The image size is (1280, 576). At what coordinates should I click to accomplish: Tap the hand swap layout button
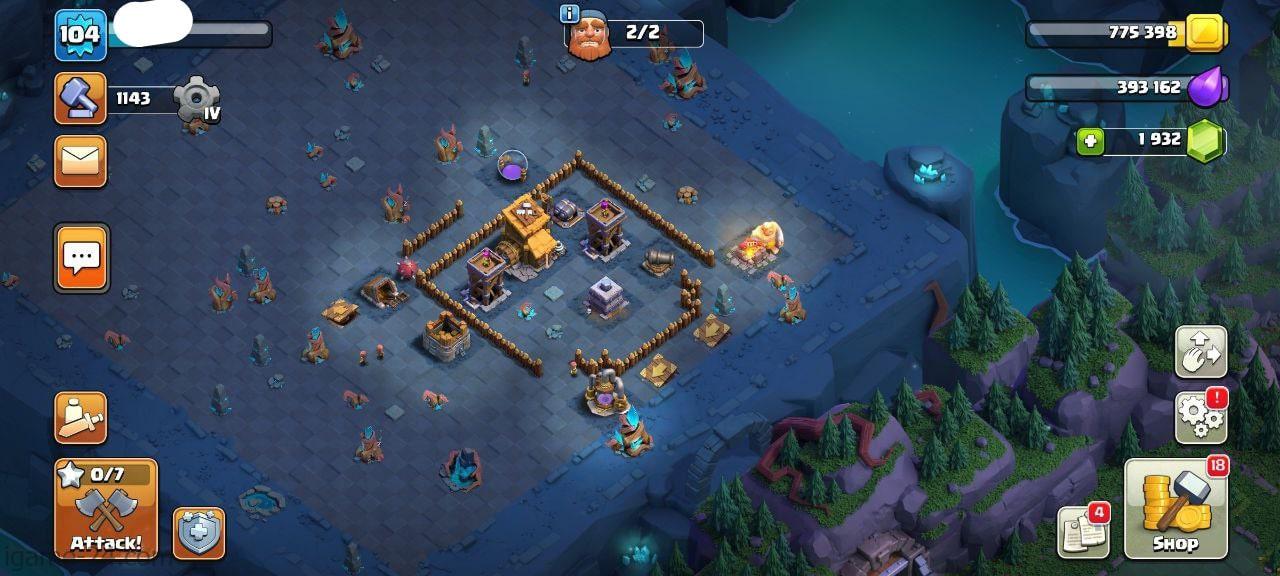(1200, 351)
